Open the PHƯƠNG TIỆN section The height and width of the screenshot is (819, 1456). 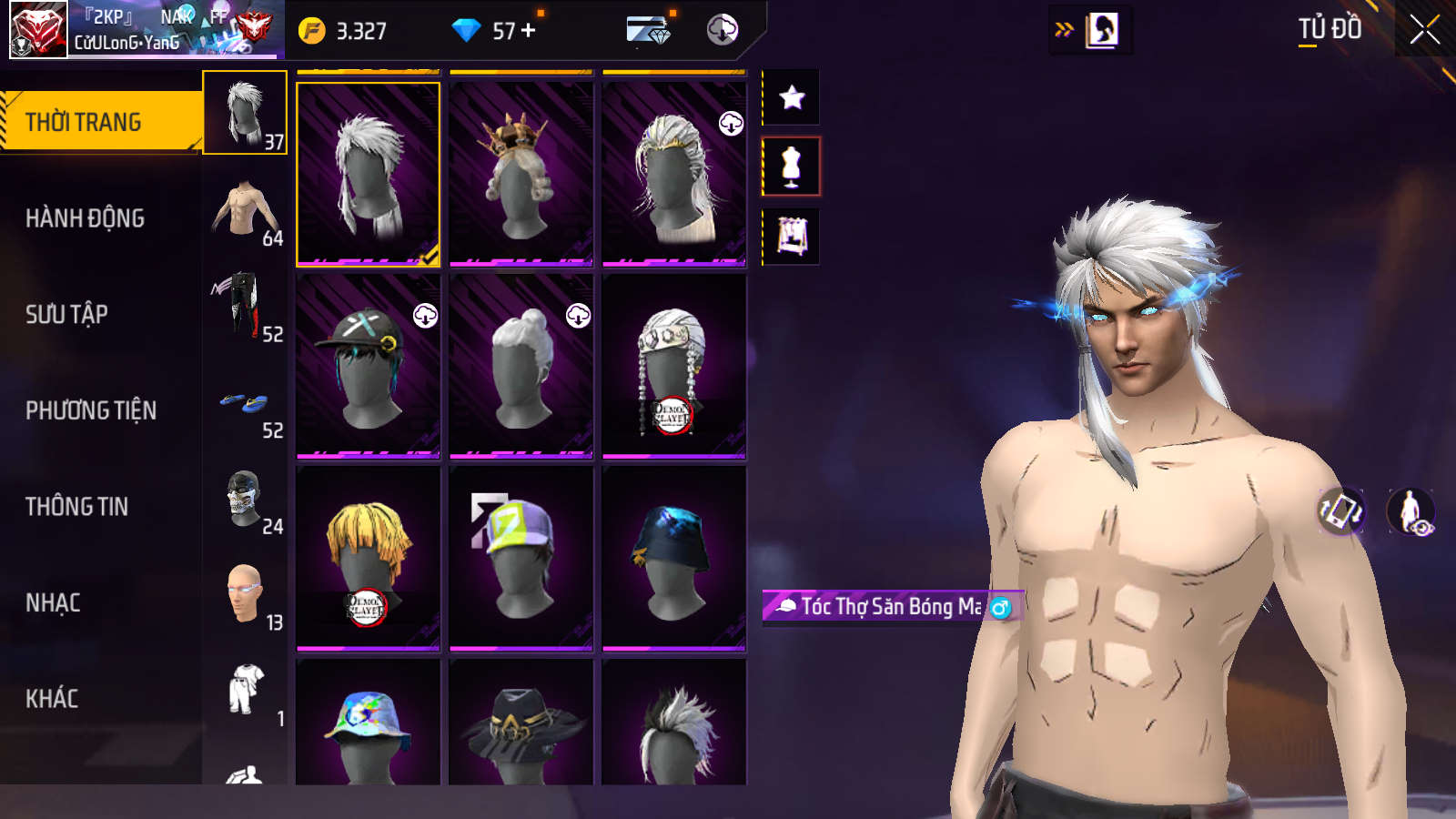[x=91, y=410]
